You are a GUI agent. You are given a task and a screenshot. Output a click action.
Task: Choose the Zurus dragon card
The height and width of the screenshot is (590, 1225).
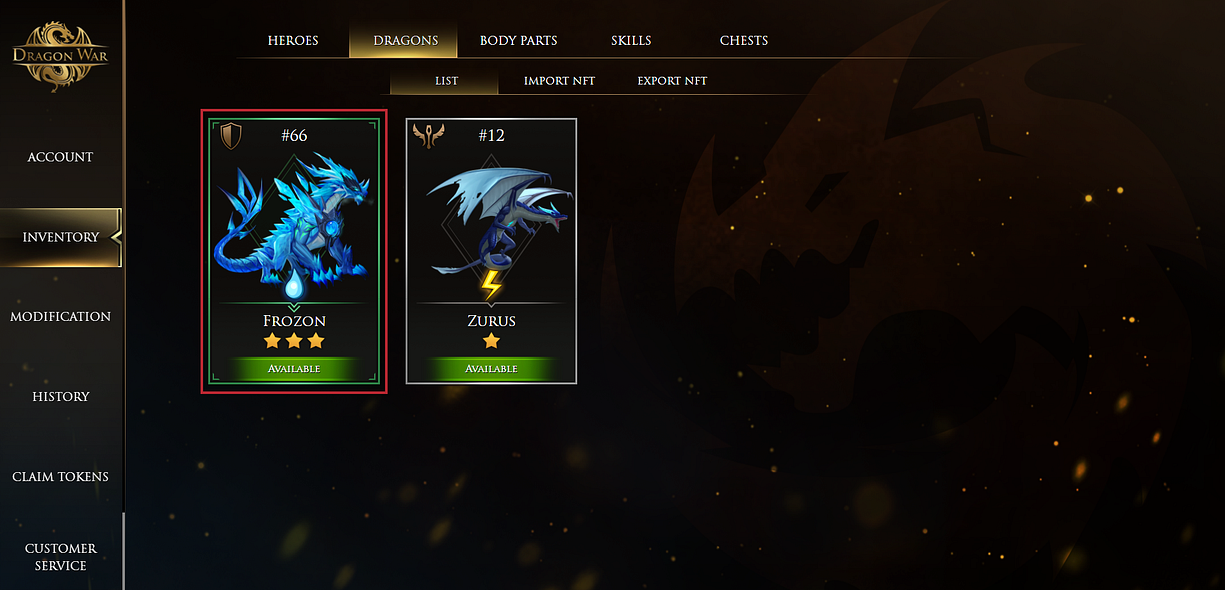coord(491,250)
